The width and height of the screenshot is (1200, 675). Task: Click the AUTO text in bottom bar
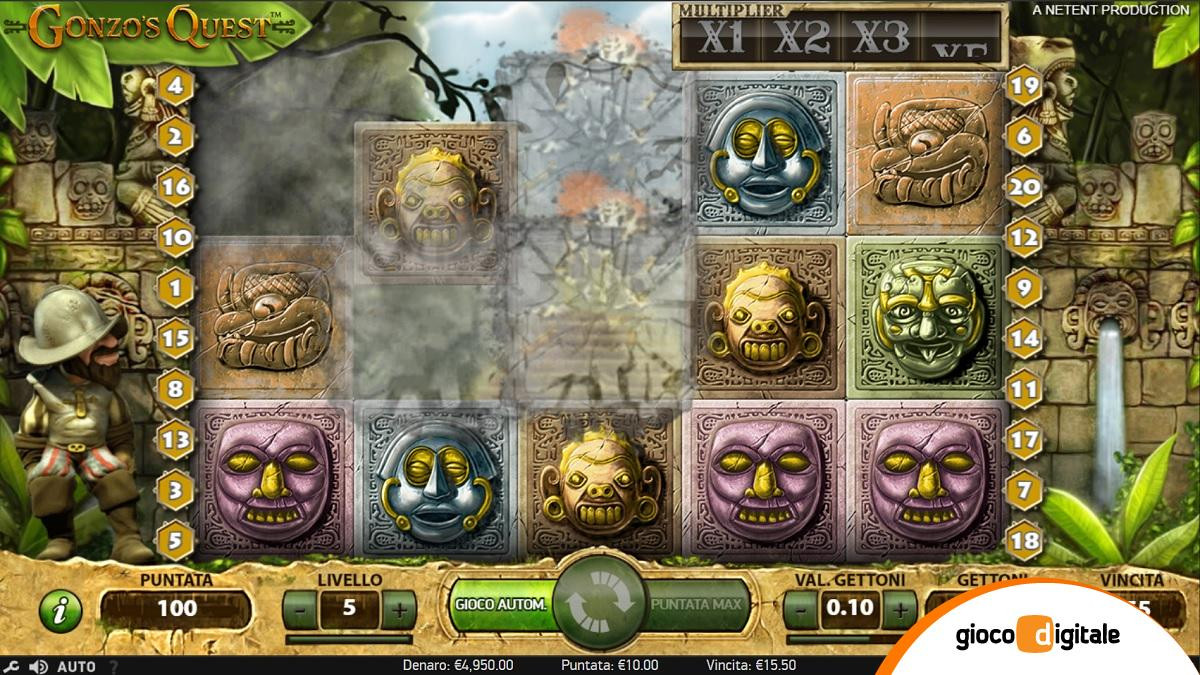(x=76, y=666)
